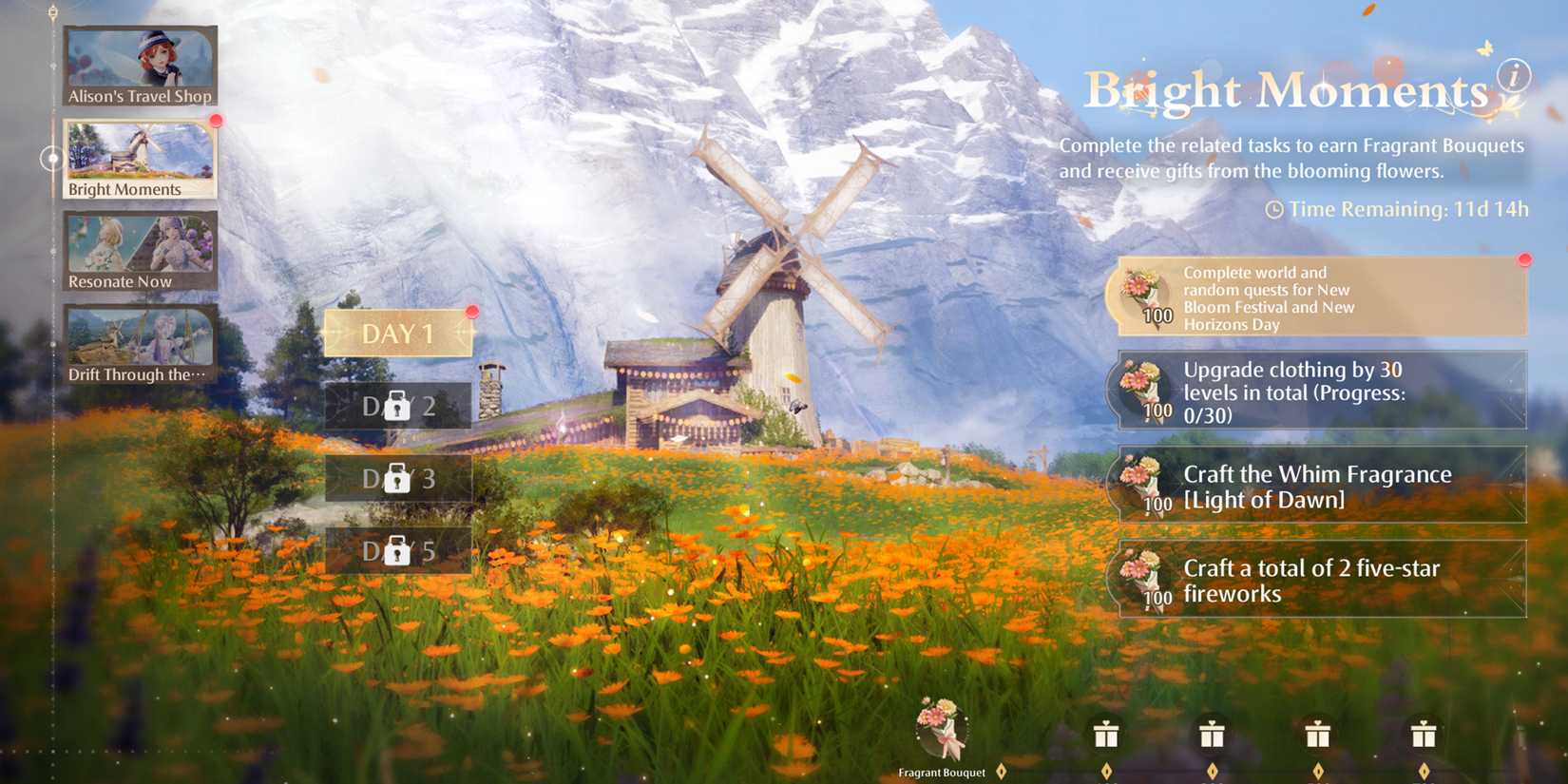This screenshot has height=784, width=1568.
Task: Select the Resonate Now event entry
Action: pos(140,249)
